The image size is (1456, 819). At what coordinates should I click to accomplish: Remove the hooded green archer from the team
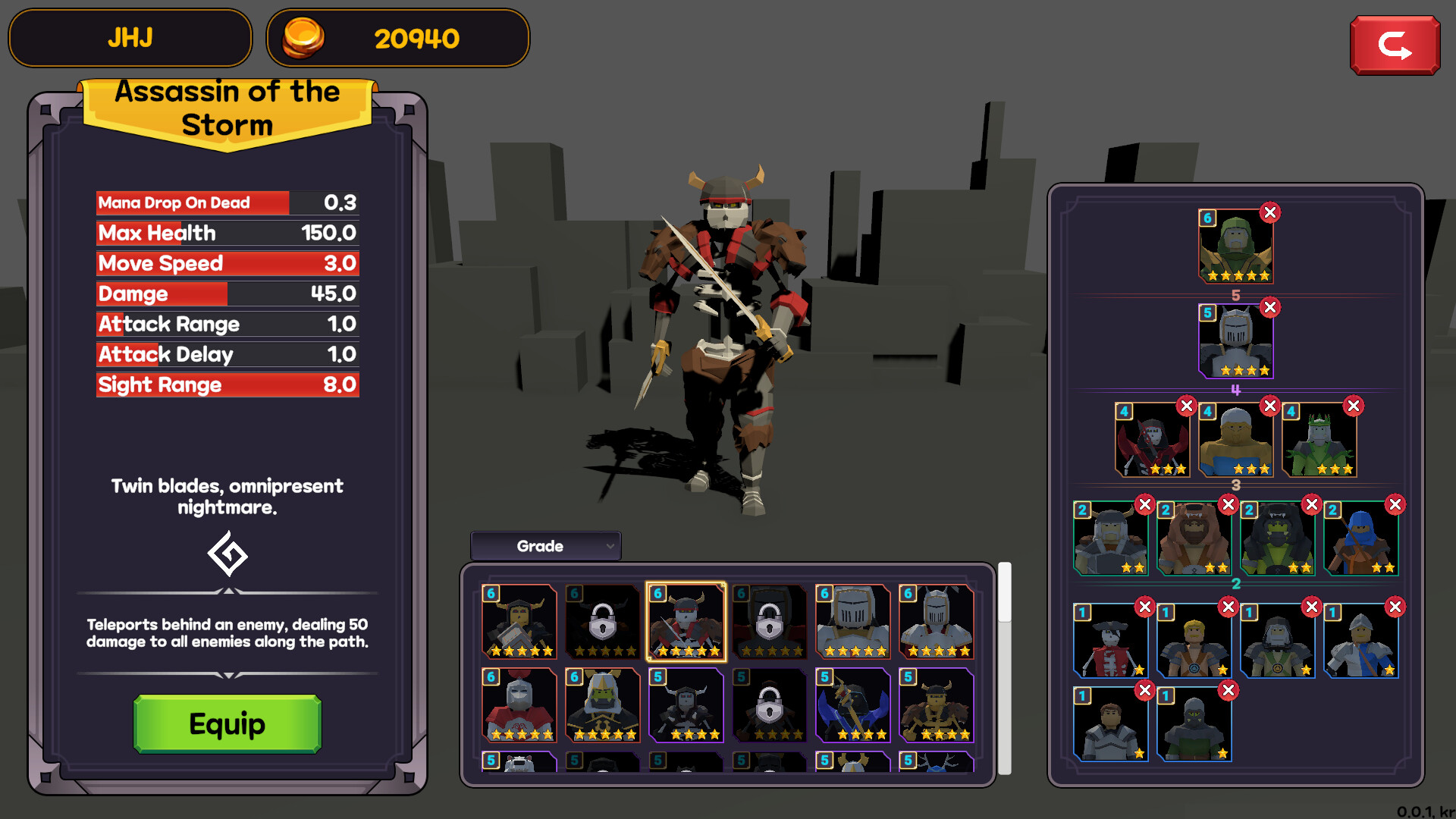tap(1270, 213)
